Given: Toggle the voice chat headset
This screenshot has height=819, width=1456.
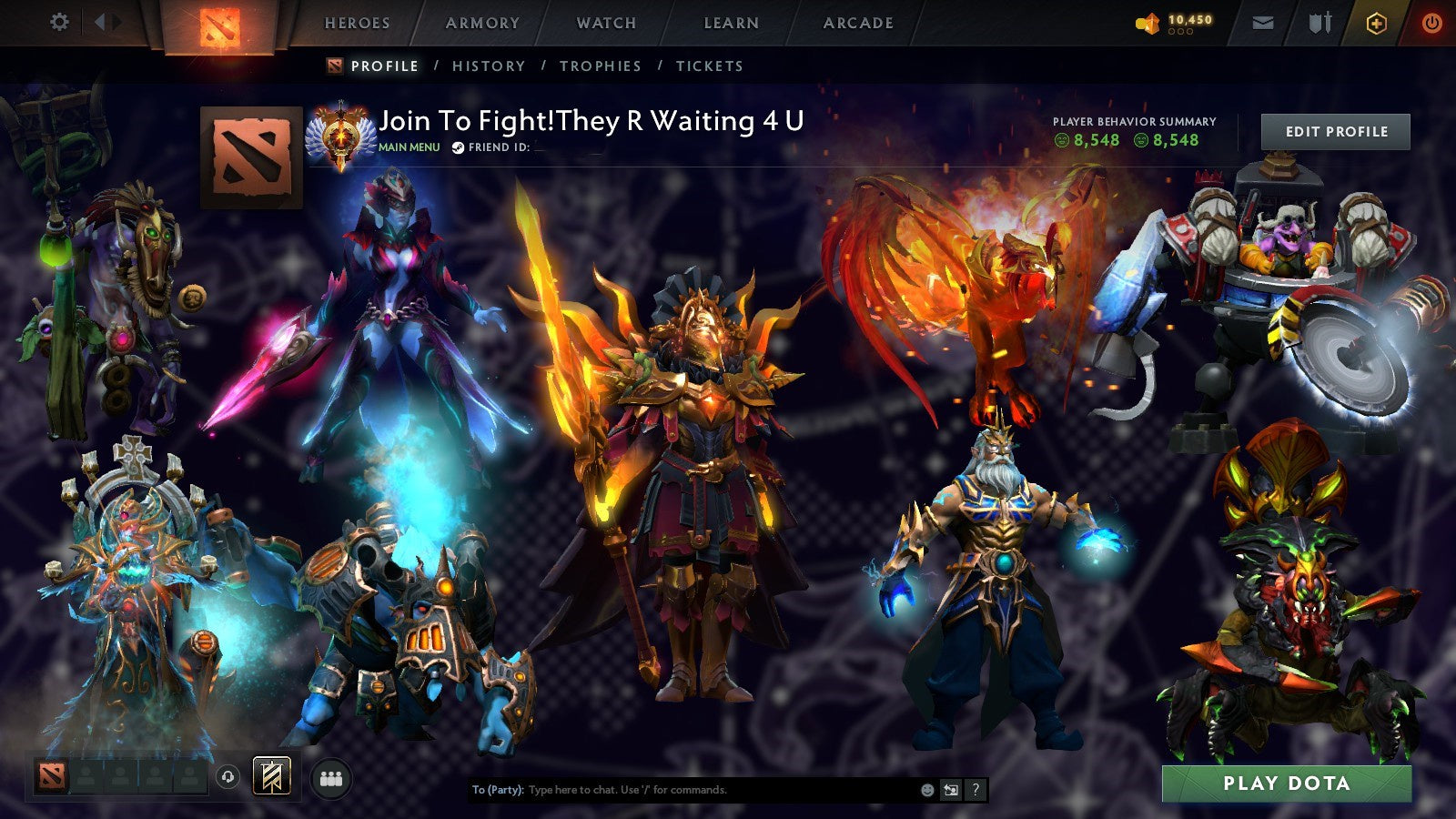Looking at the screenshot, I should pyautogui.click(x=227, y=775).
